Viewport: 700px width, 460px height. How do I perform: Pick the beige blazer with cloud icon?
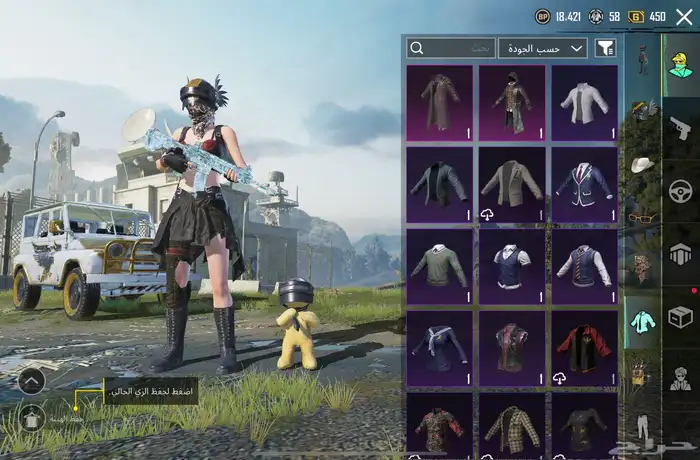[512, 184]
